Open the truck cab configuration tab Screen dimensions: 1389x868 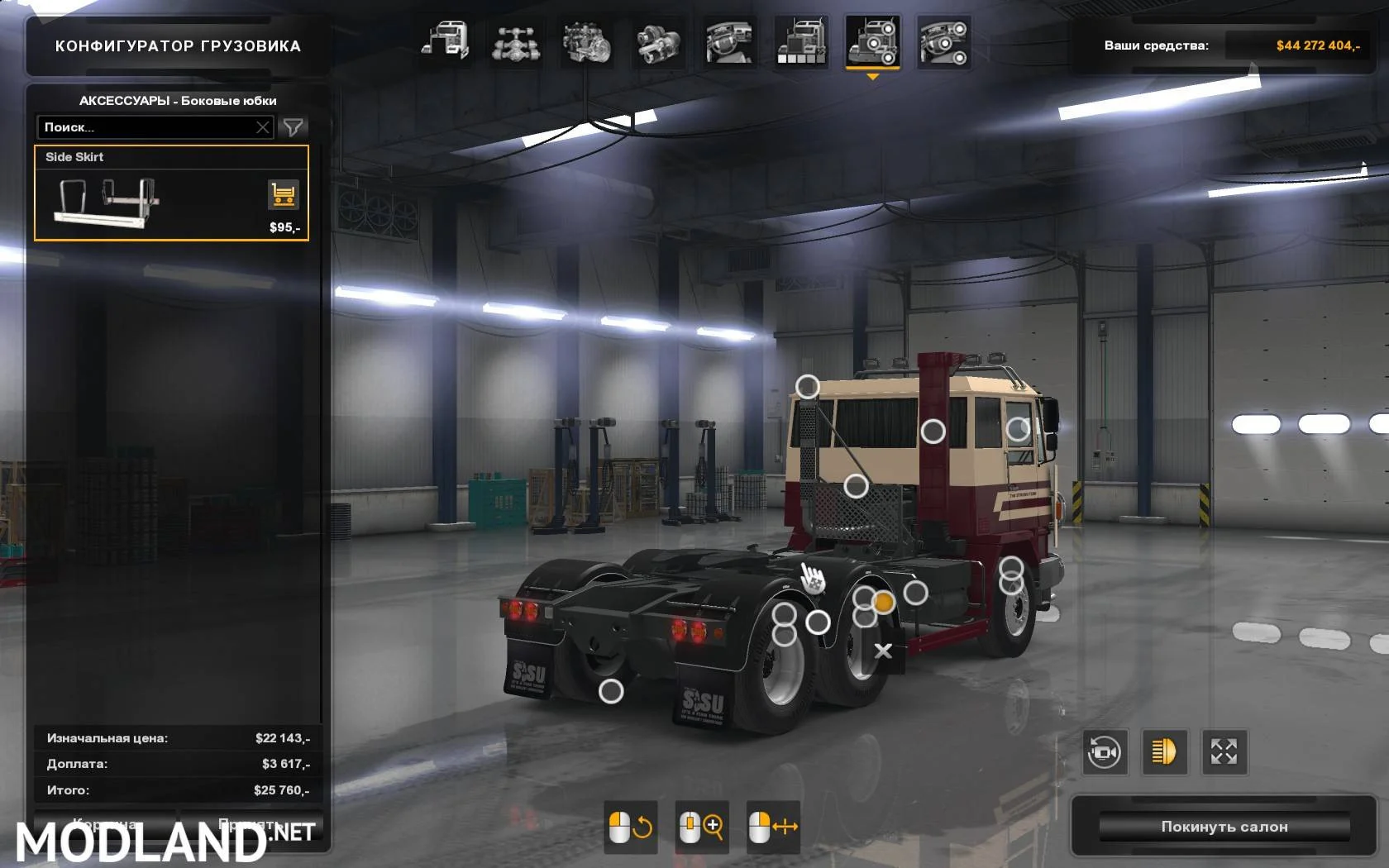tap(446, 41)
